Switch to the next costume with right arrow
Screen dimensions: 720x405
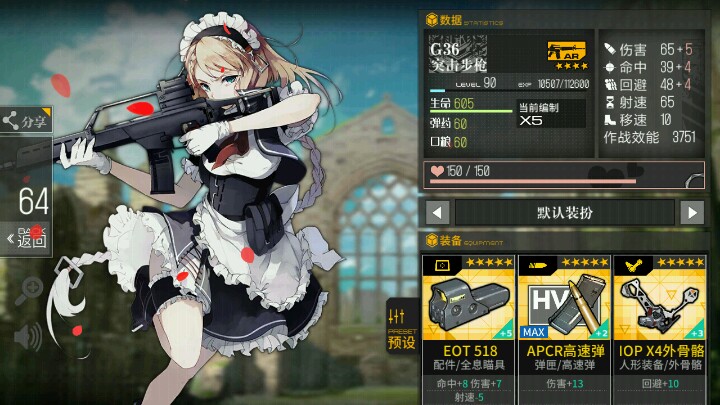692,212
